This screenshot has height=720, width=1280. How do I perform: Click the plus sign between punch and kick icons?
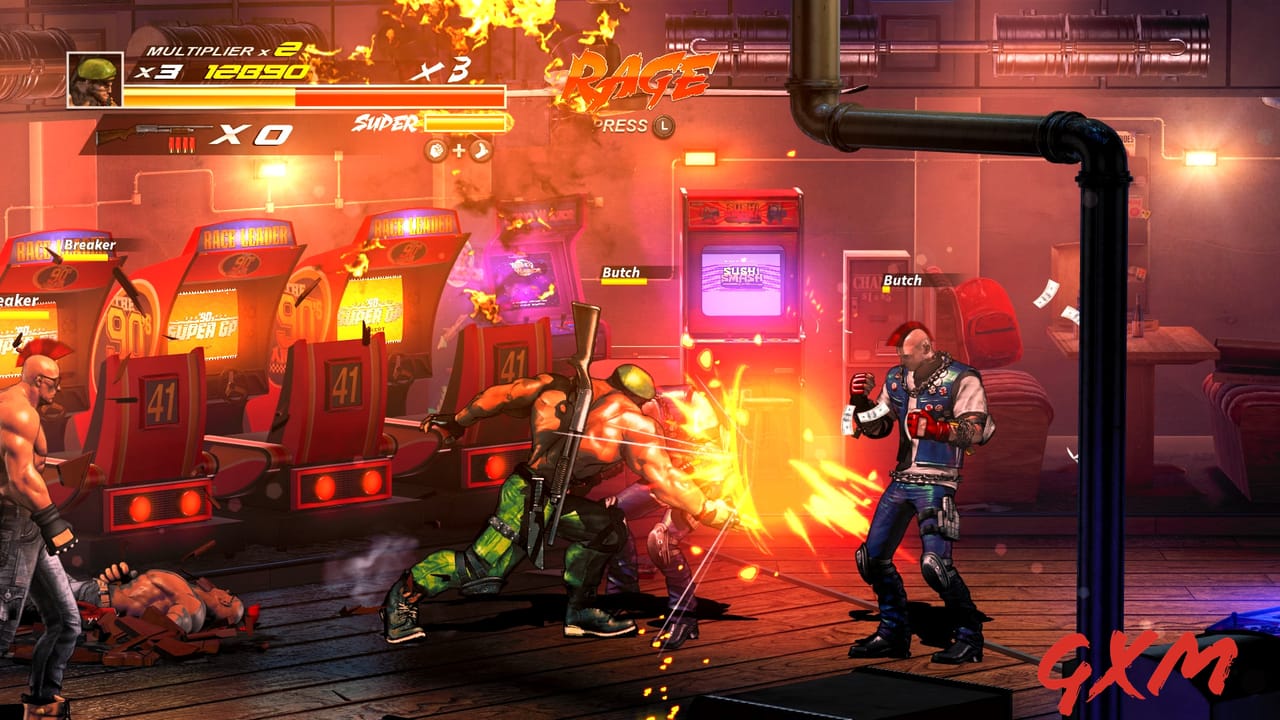457,150
